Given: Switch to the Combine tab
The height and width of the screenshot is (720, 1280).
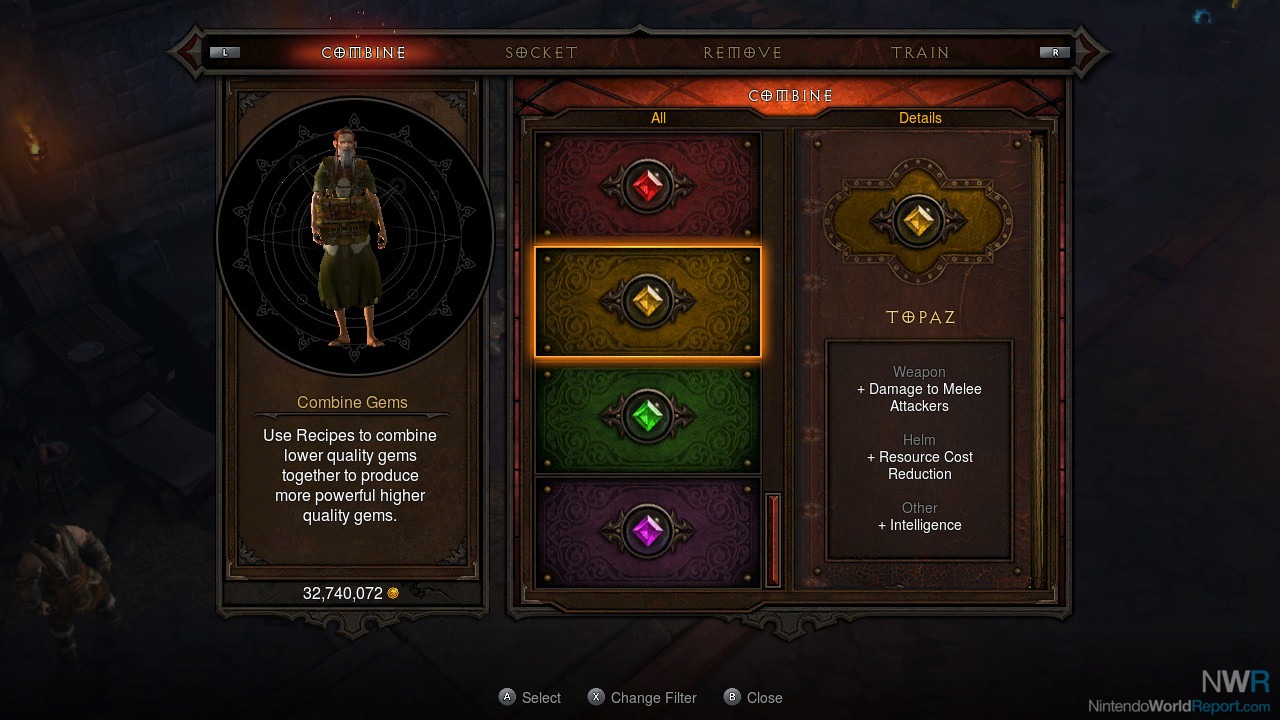Looking at the screenshot, I should (x=364, y=53).
